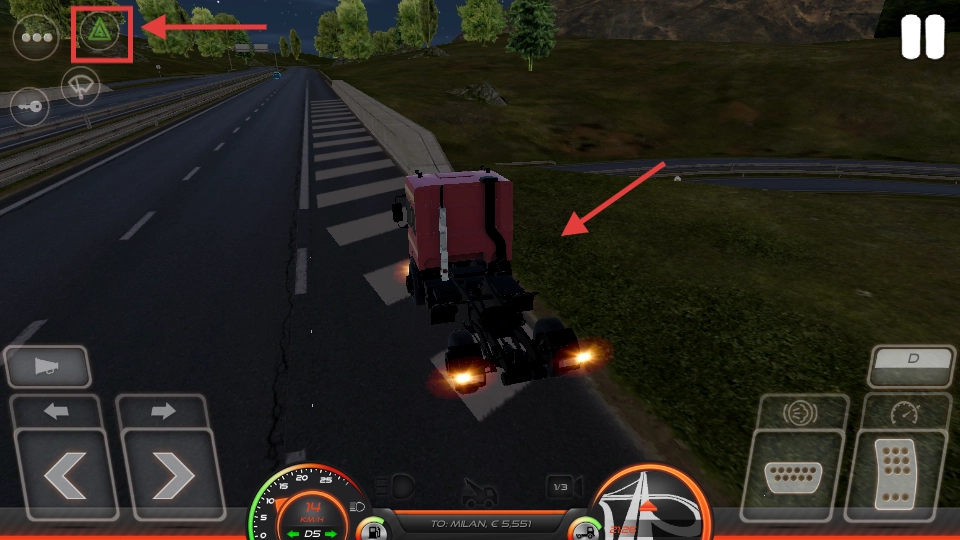The image size is (960, 540).
Task: Switch the camera view
Action: pyautogui.click(x=562, y=487)
